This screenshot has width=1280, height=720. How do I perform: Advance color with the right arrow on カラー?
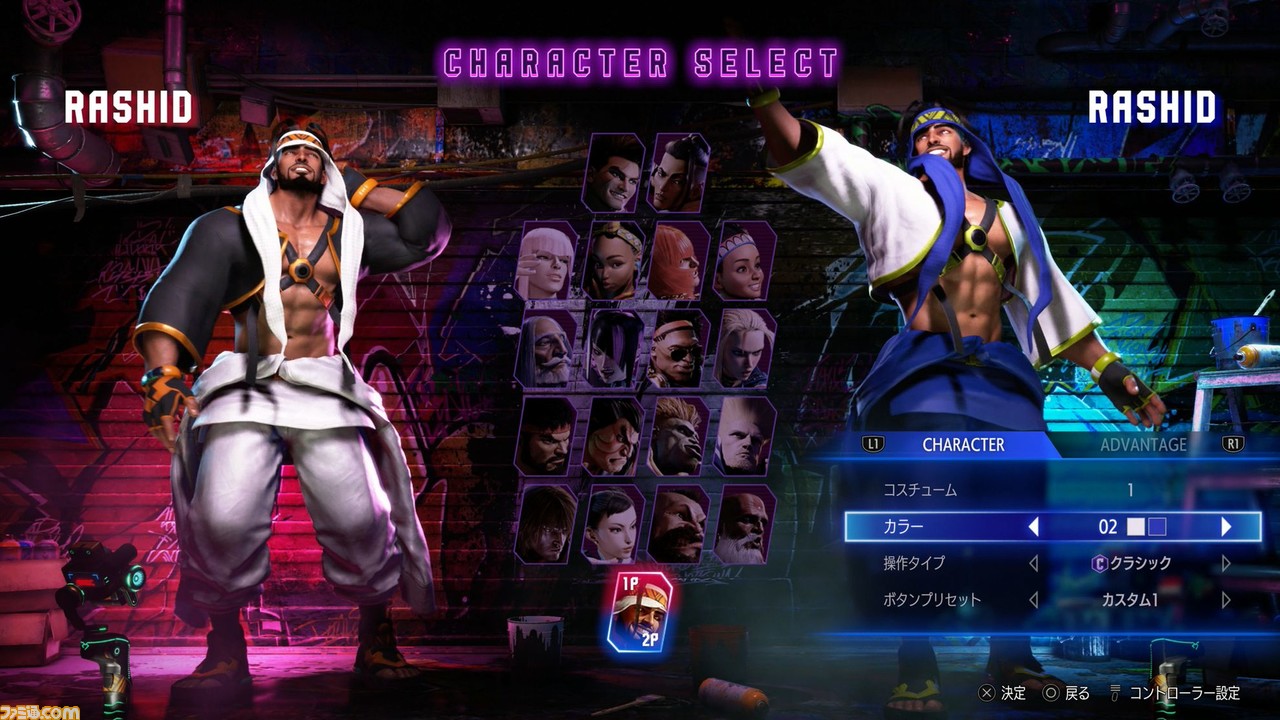point(1226,527)
